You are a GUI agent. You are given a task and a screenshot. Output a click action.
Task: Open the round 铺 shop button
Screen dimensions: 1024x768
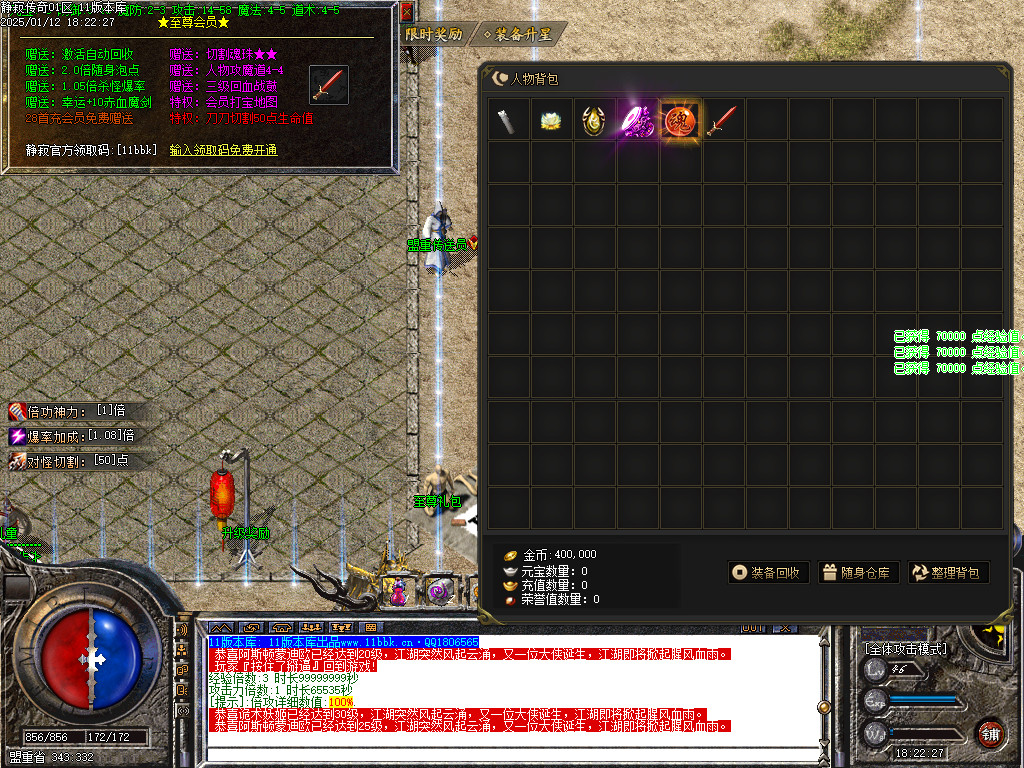click(990, 733)
